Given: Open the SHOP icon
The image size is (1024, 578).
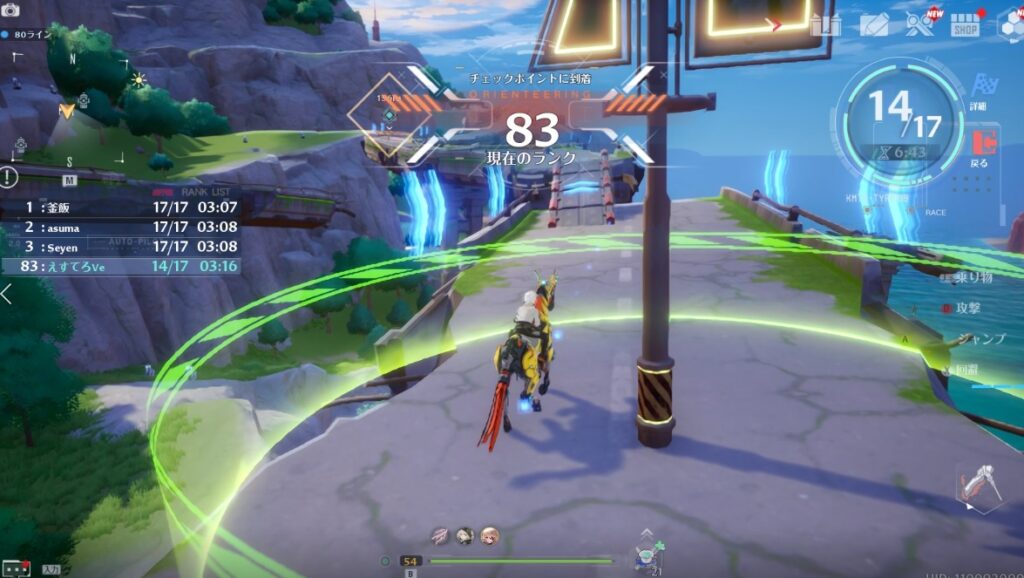Looking at the screenshot, I should coord(964,24).
